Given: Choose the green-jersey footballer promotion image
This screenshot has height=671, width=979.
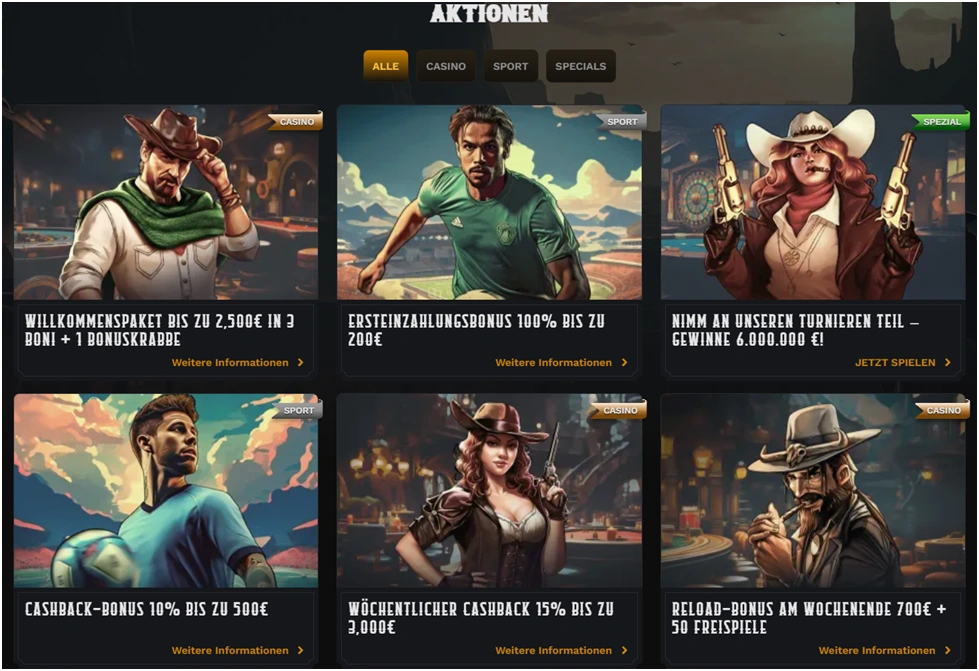Looking at the screenshot, I should click(489, 202).
